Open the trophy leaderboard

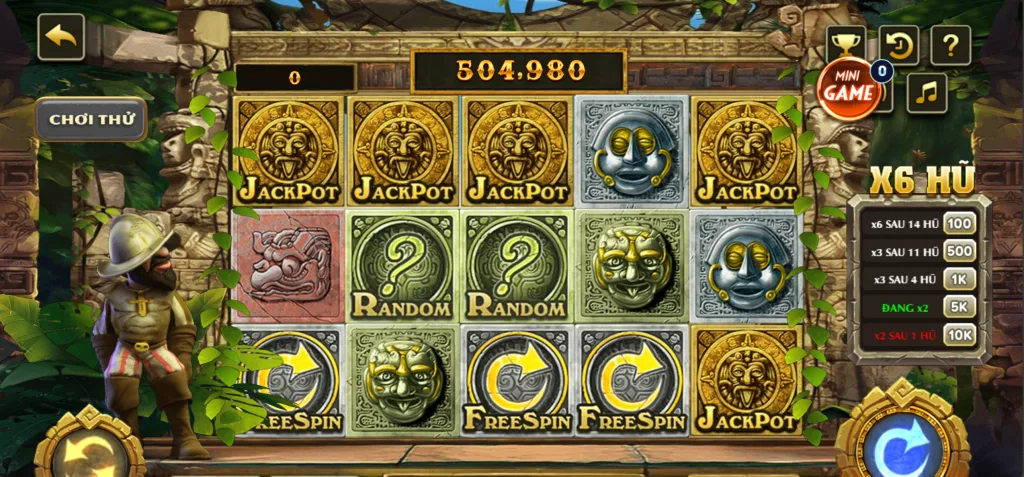[x=845, y=43]
